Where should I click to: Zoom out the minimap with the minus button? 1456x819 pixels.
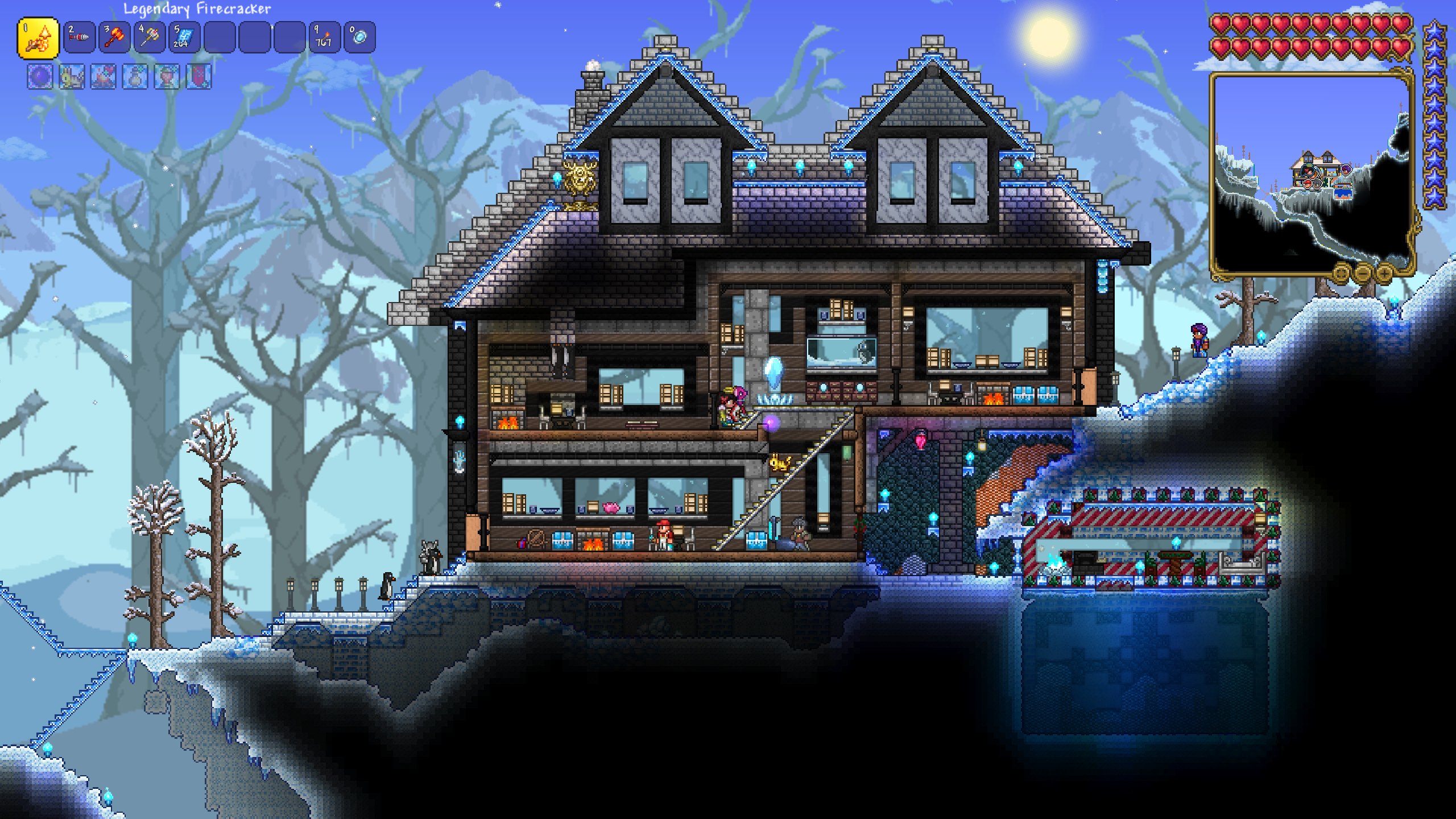[x=1363, y=274]
